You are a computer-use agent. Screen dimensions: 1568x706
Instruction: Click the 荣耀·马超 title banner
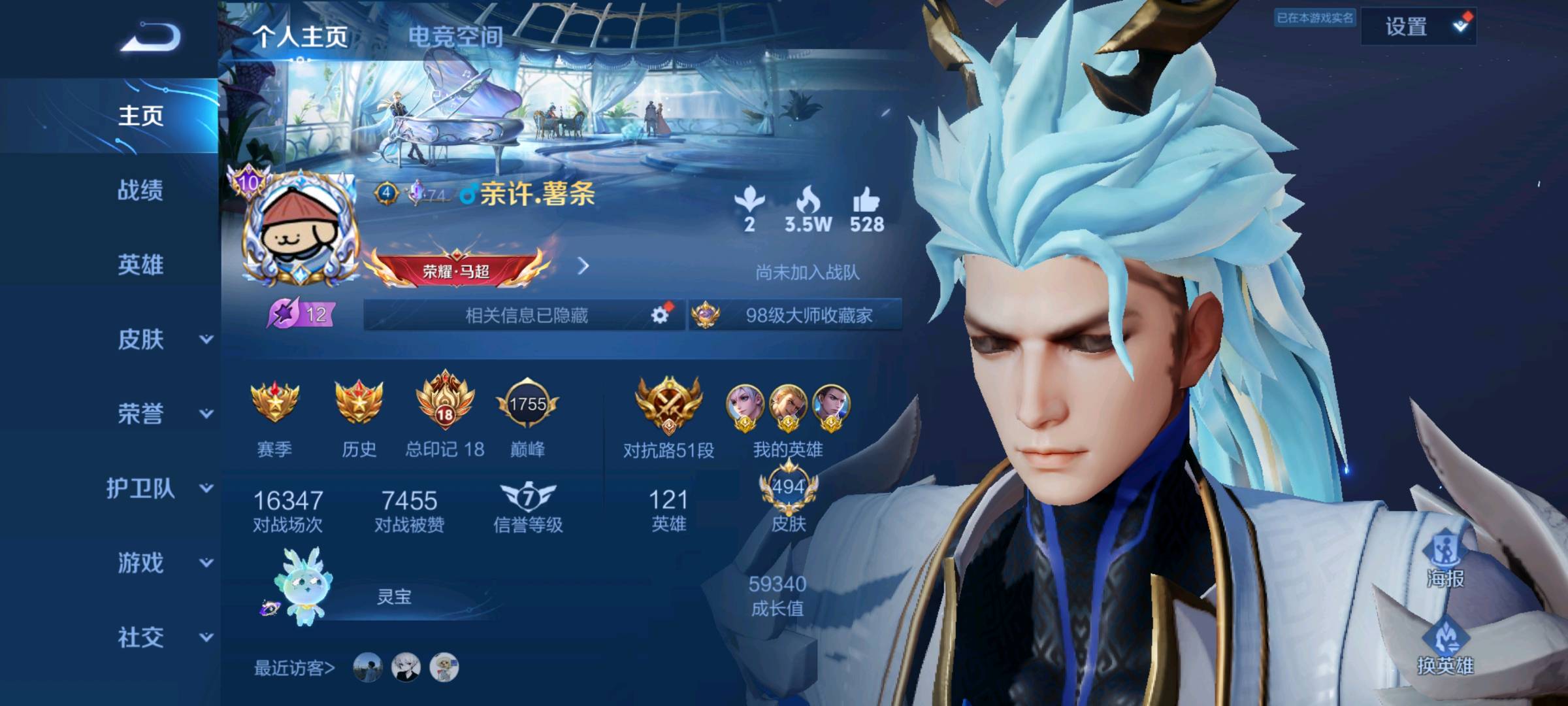pyautogui.click(x=456, y=269)
